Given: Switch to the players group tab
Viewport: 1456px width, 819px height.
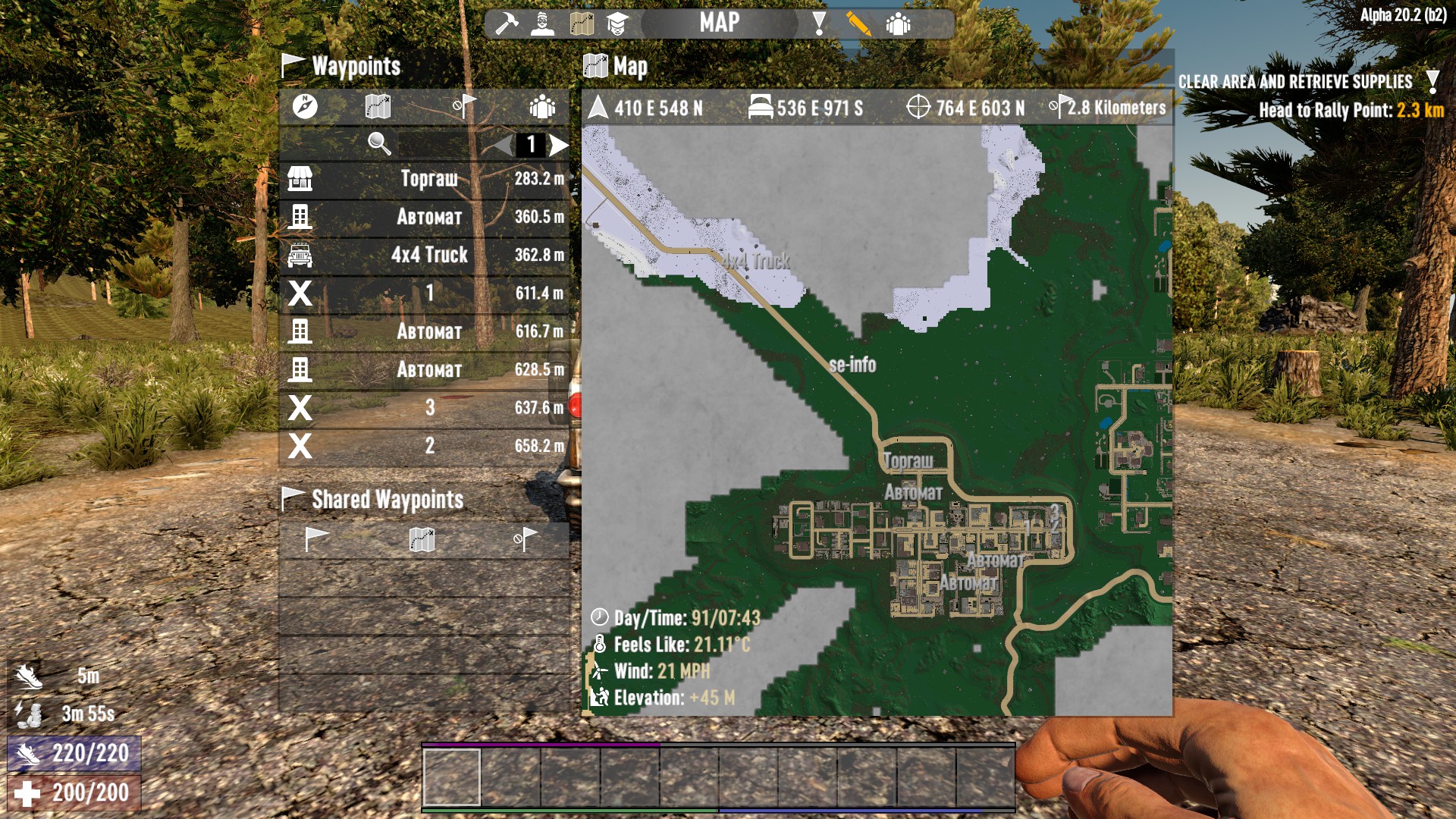Looking at the screenshot, I should (898, 24).
